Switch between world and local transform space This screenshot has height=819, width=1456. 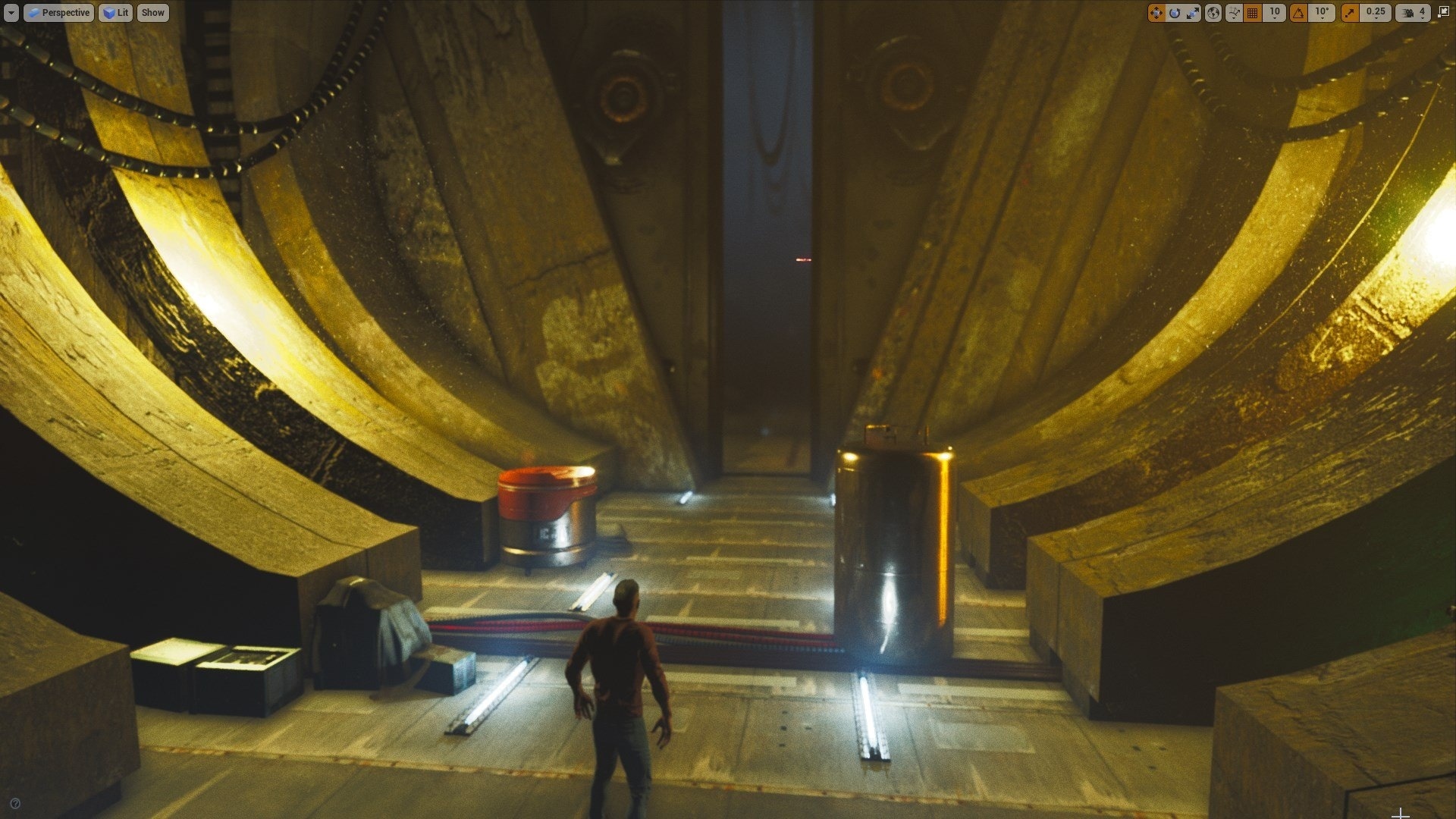1212,12
